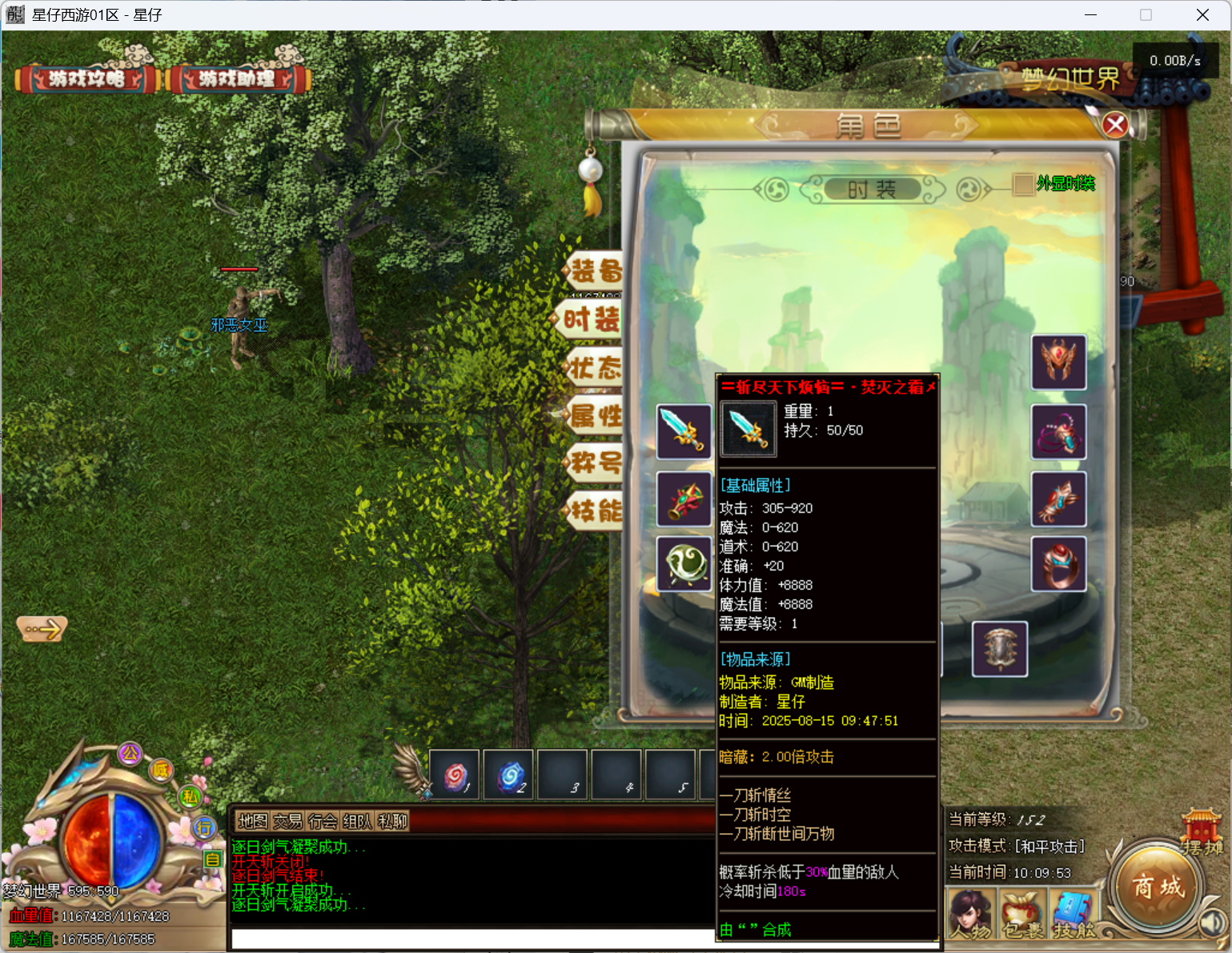
Task: Toggle the 外显时装 checkbox
Action: pyautogui.click(x=1023, y=184)
